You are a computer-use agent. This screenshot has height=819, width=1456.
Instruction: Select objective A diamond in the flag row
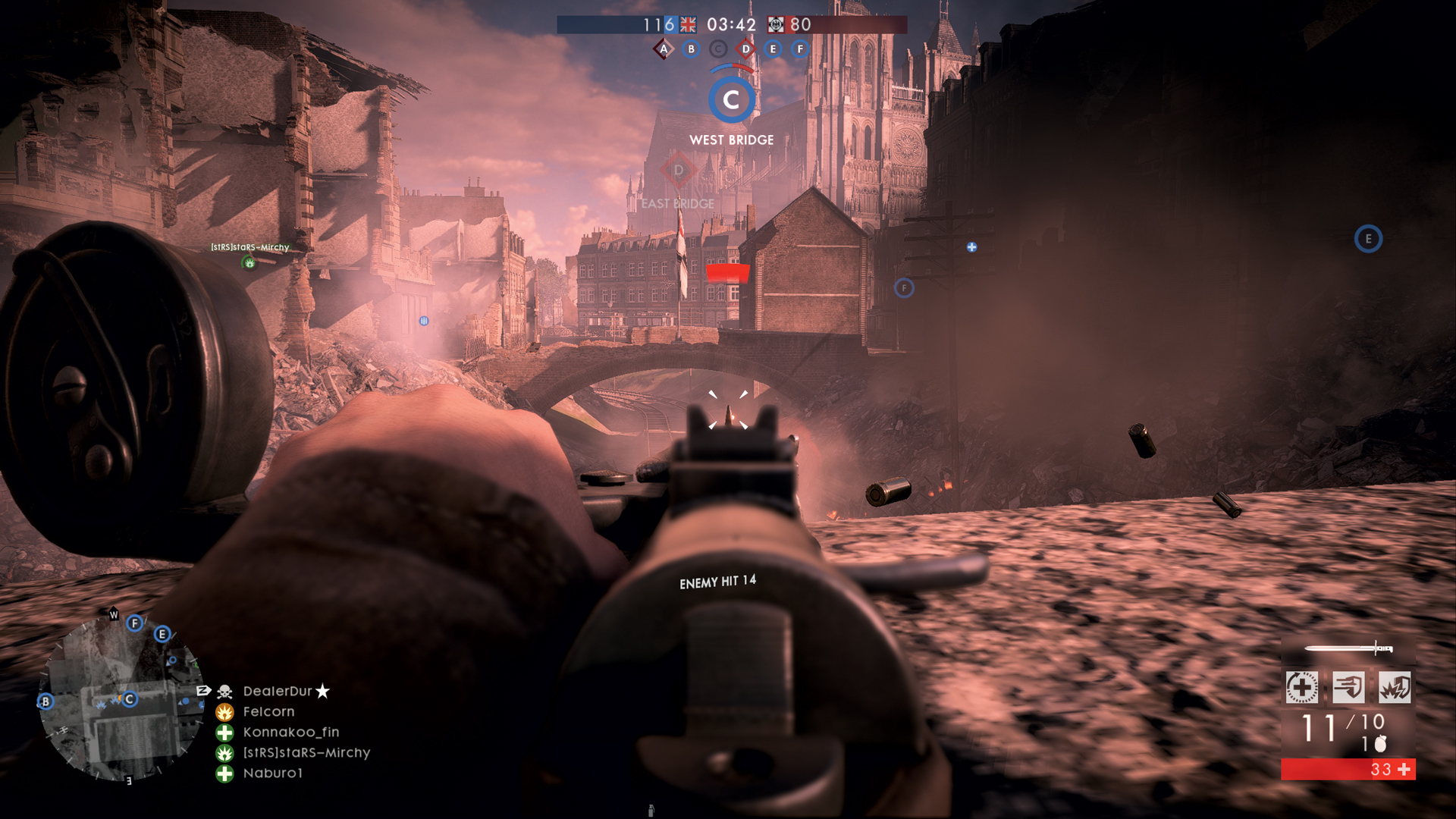(x=664, y=49)
